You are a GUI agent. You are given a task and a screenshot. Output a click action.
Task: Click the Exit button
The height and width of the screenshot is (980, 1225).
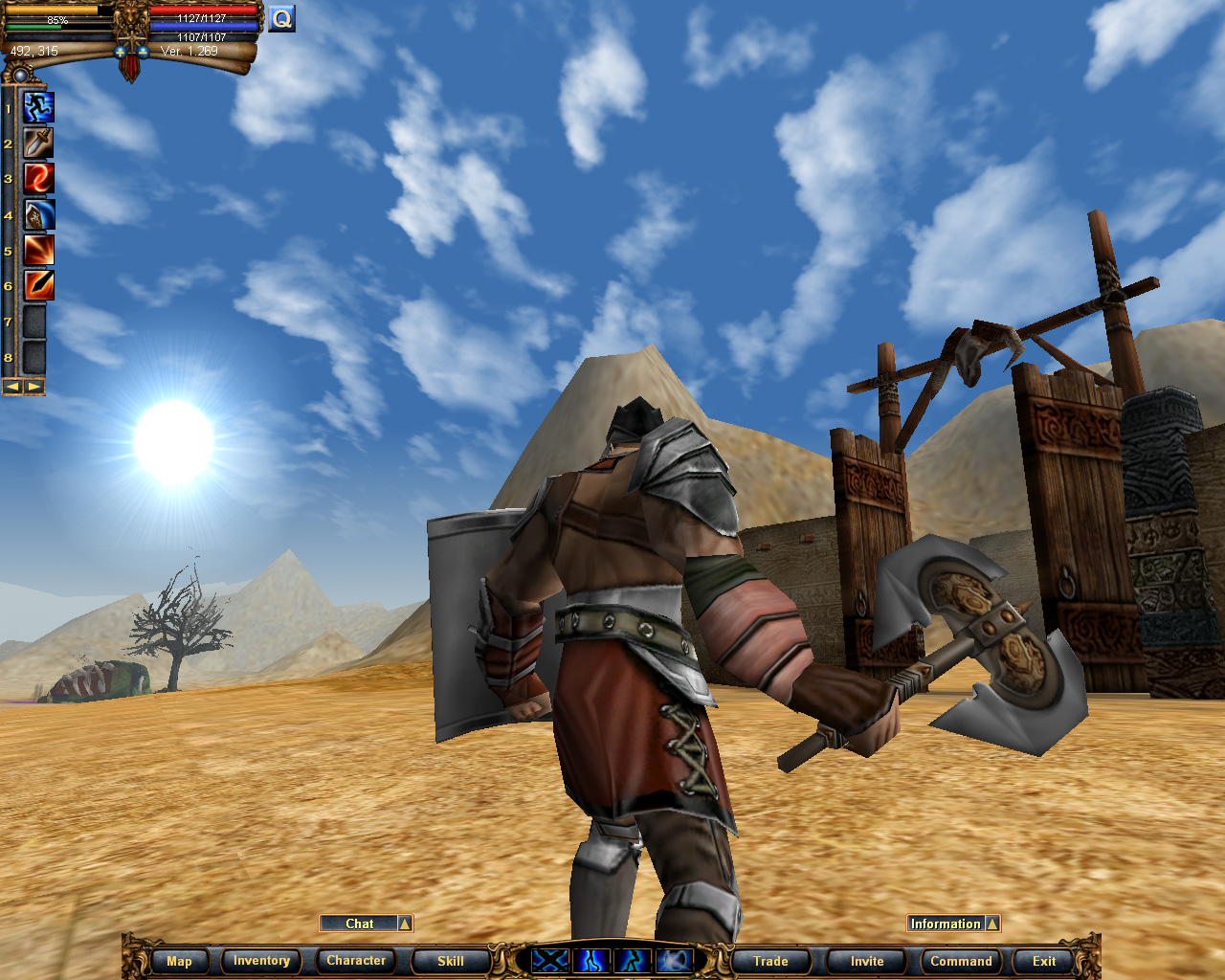coord(1041,961)
